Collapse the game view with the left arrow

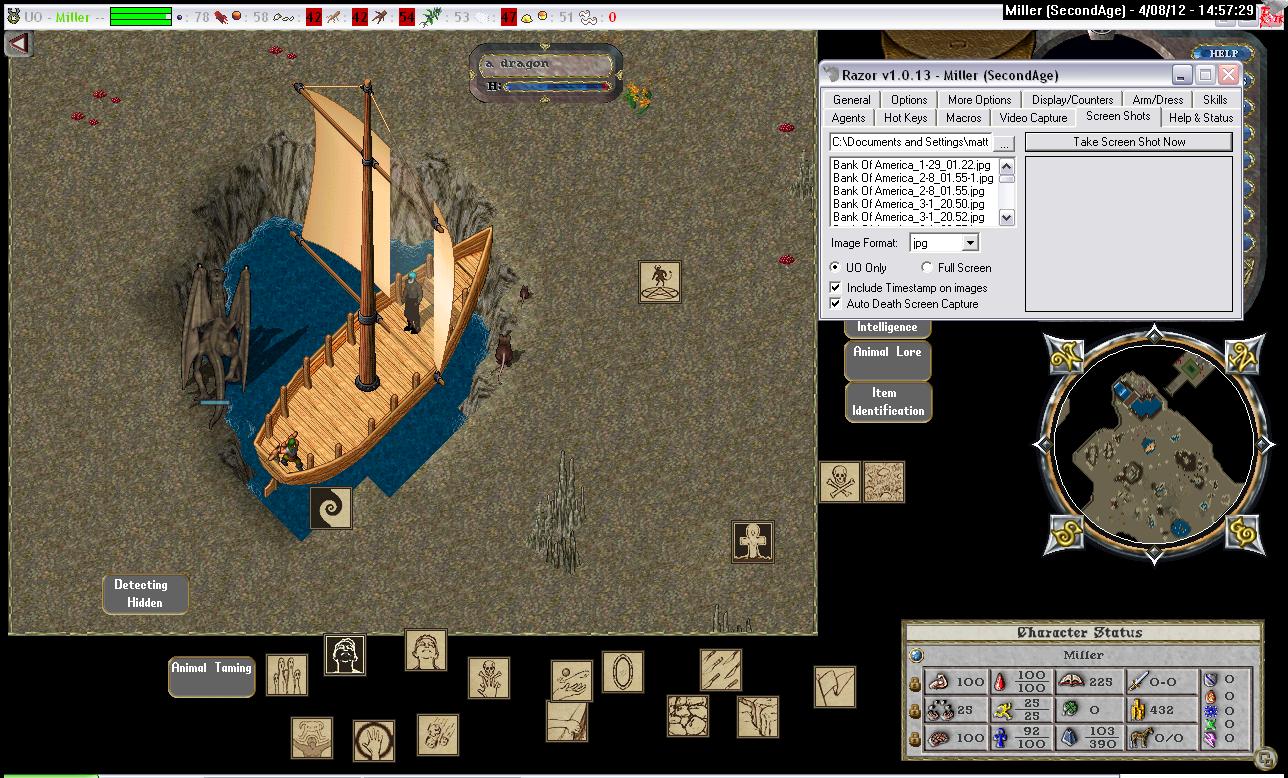[19, 44]
